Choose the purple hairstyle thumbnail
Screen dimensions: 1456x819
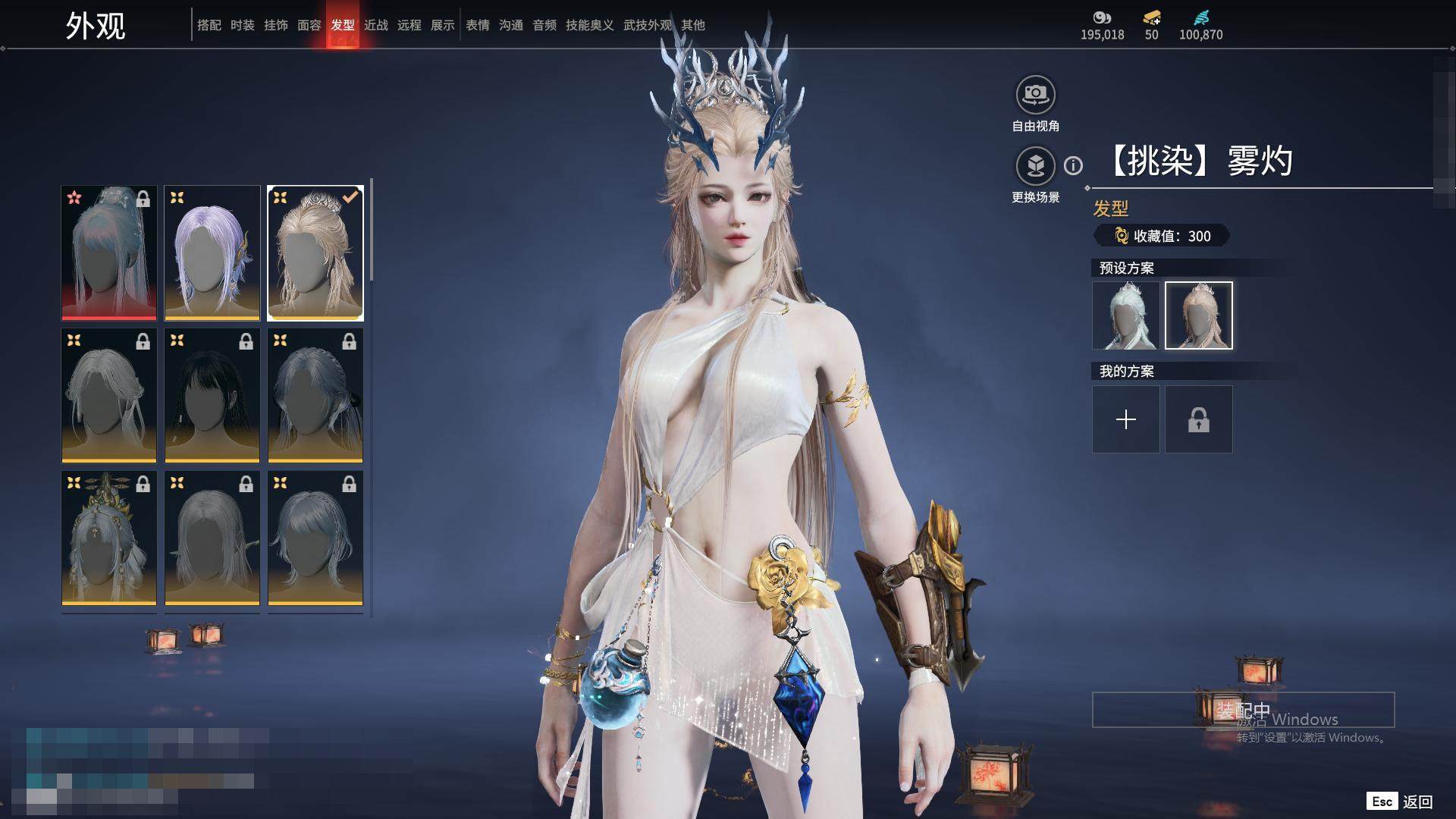[x=212, y=253]
